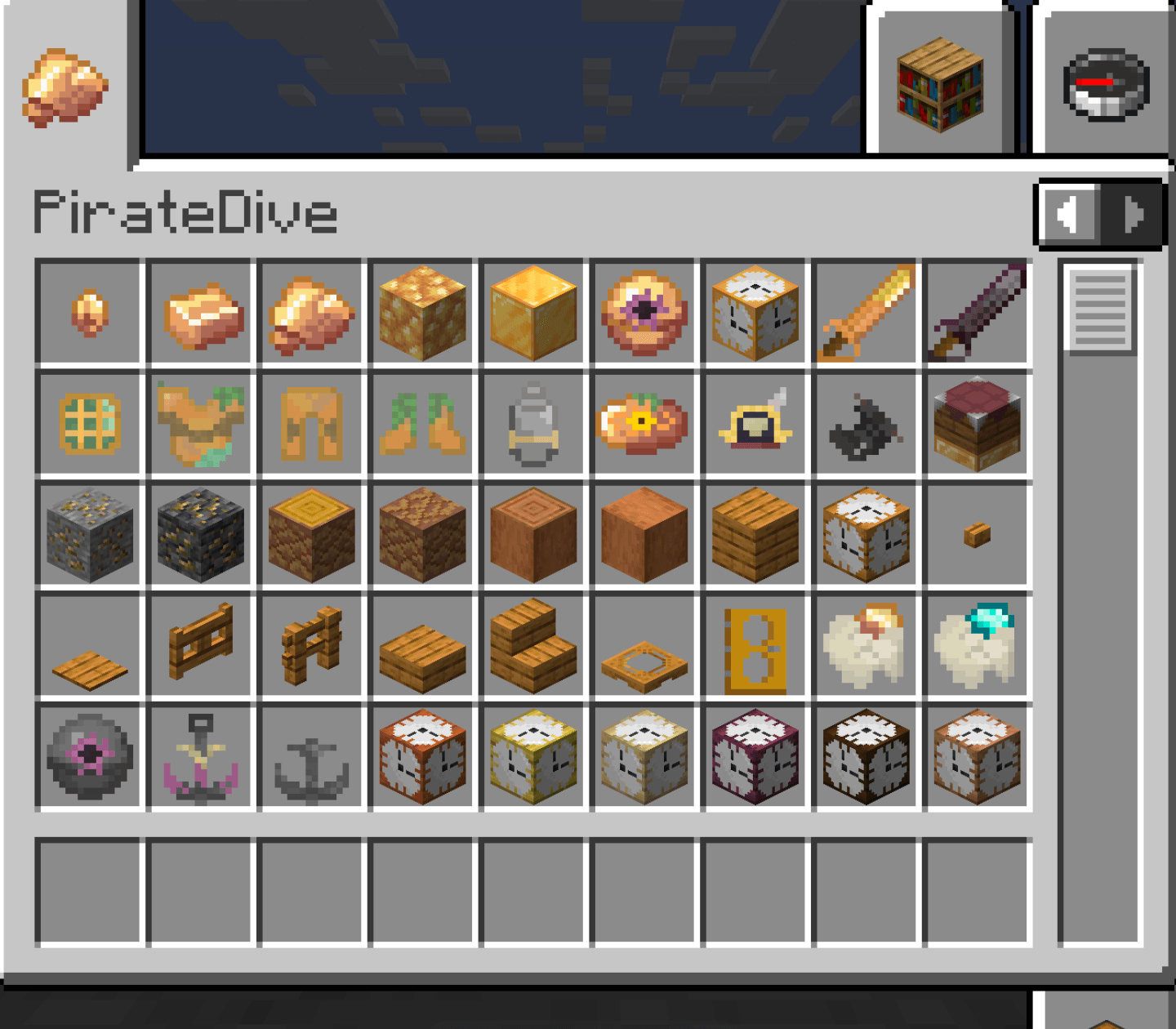Click the copper grate item
The height and width of the screenshot is (1029, 1176).
coord(90,424)
